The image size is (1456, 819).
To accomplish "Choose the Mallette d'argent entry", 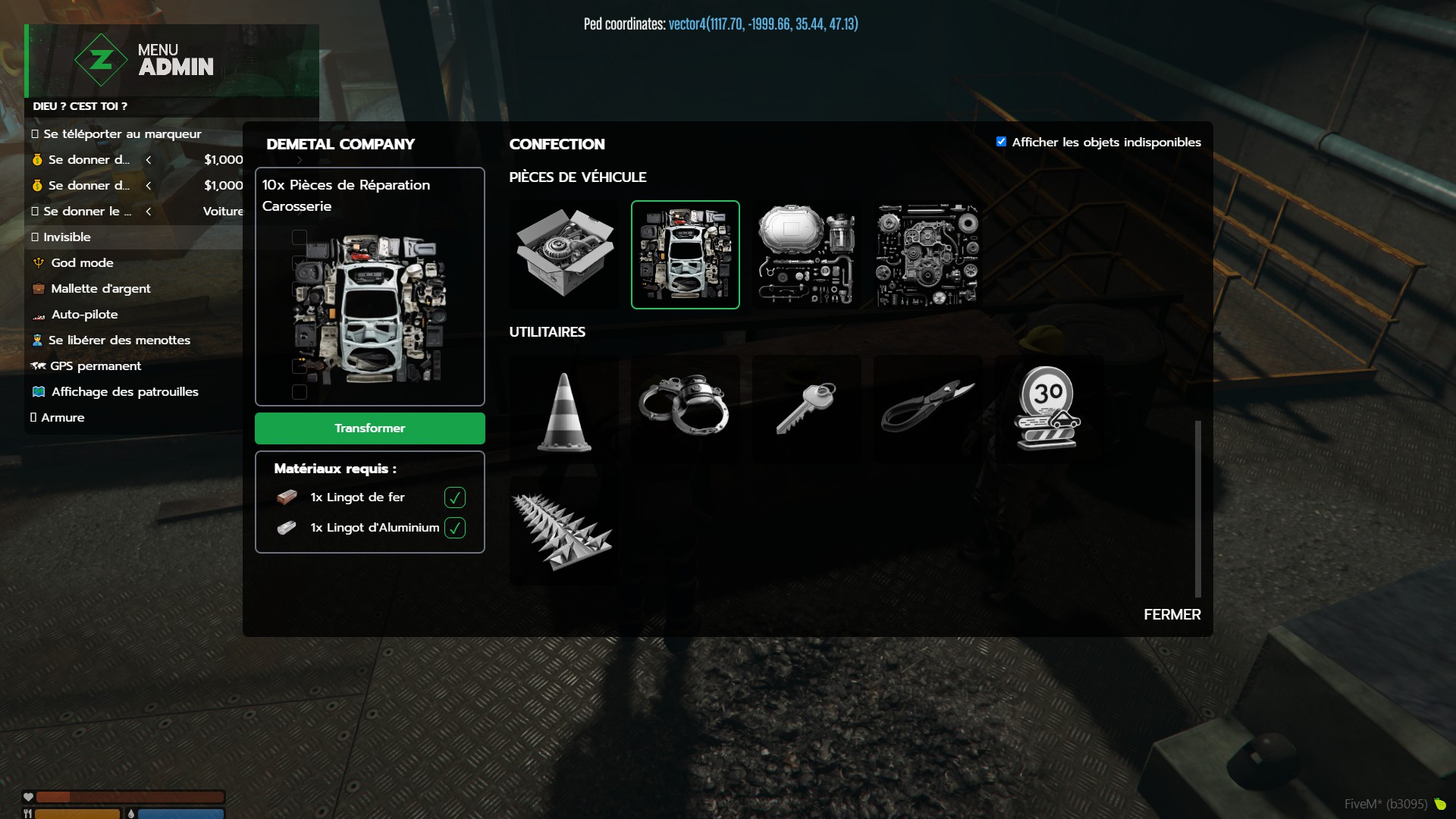I will (x=100, y=289).
